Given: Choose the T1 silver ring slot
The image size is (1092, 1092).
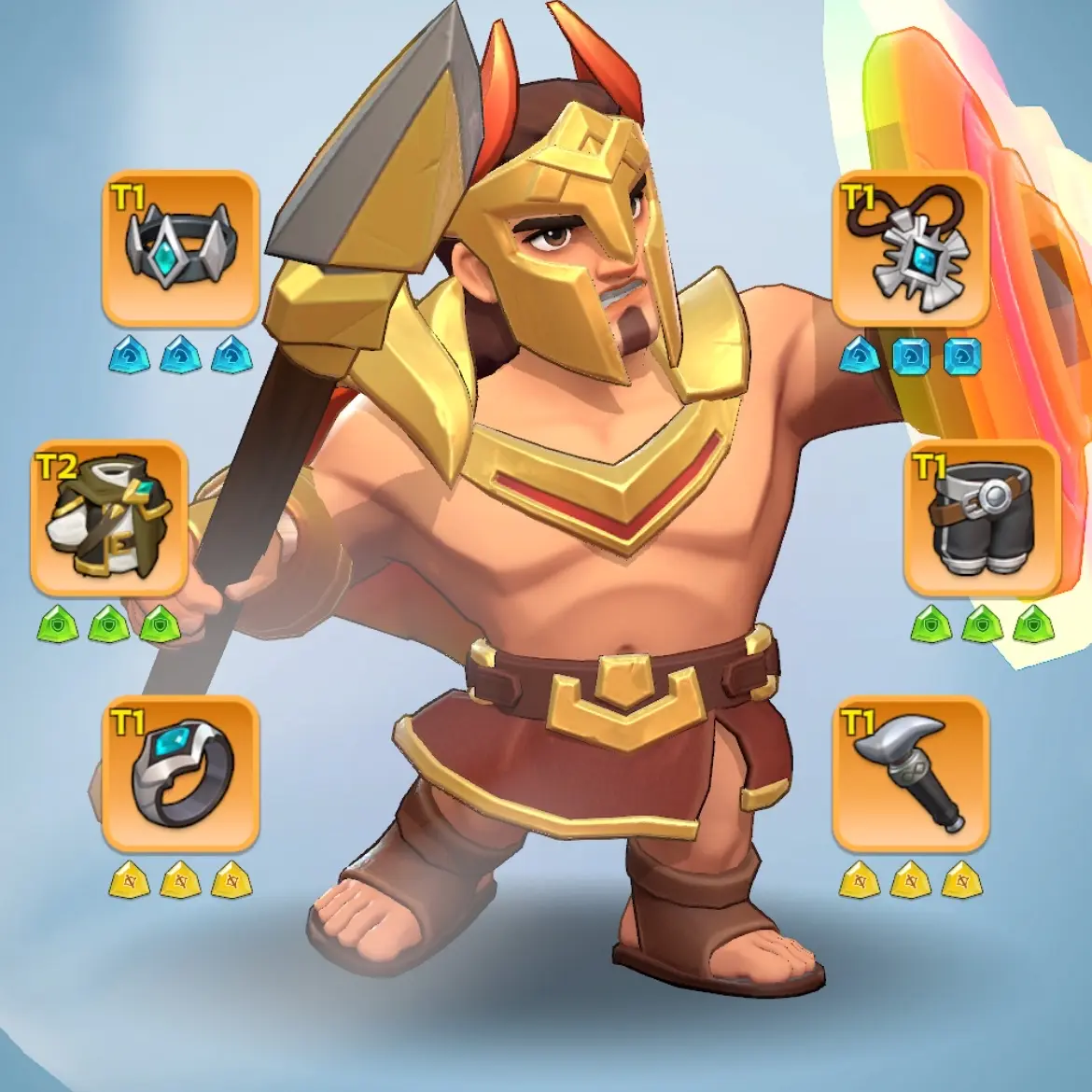Looking at the screenshot, I should (179, 774).
